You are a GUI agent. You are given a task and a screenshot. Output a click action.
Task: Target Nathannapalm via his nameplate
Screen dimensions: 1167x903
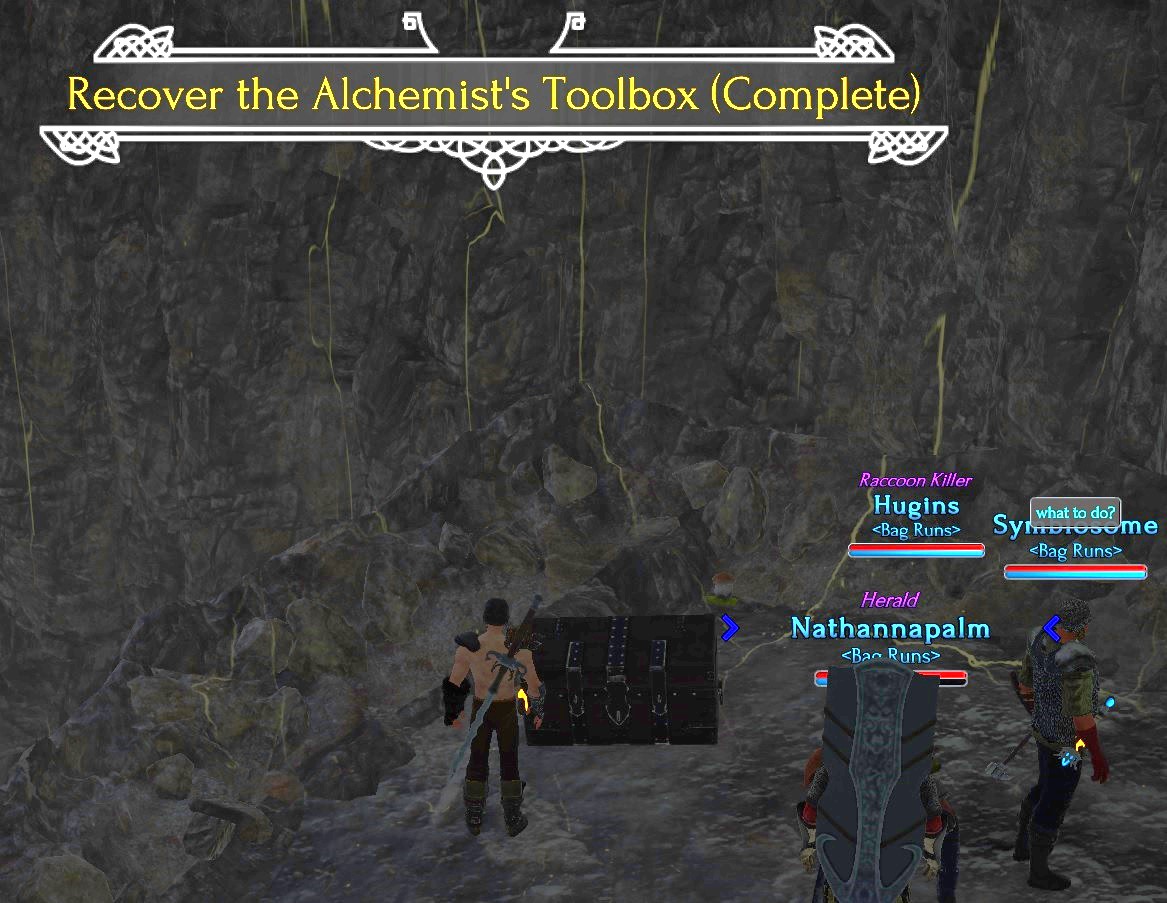click(890, 628)
